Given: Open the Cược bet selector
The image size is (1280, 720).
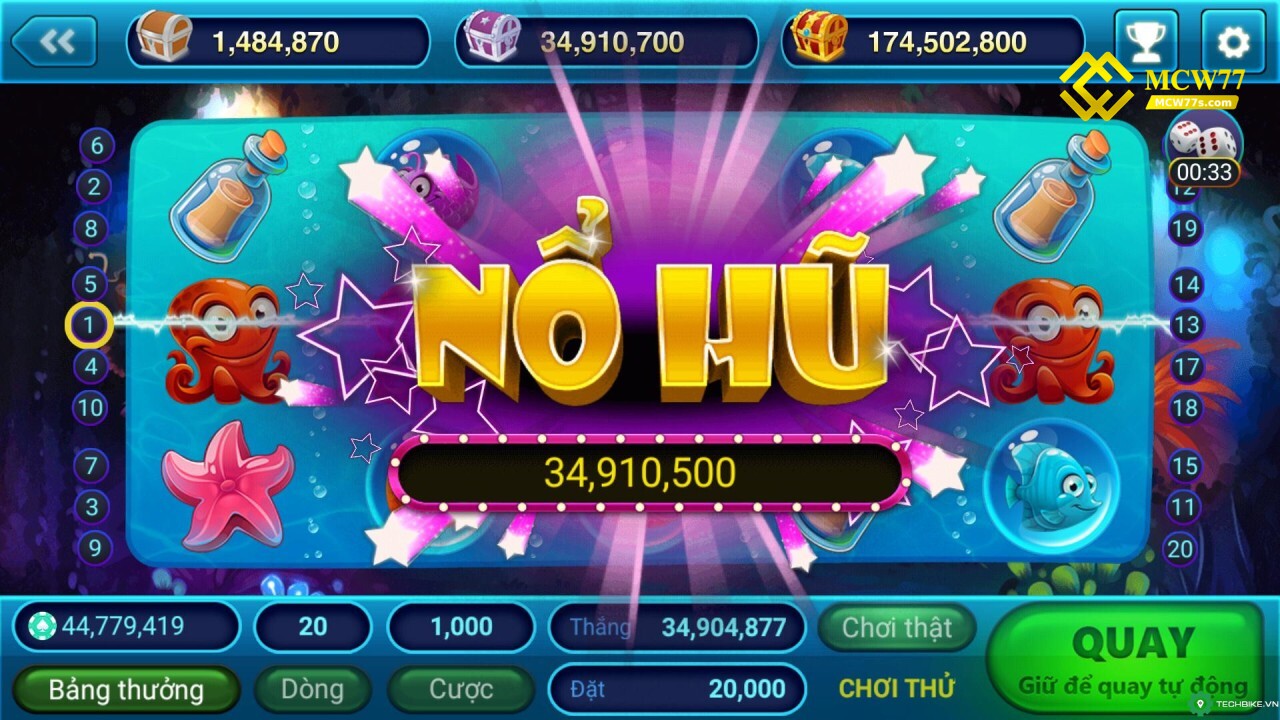Looking at the screenshot, I should pos(461,689).
